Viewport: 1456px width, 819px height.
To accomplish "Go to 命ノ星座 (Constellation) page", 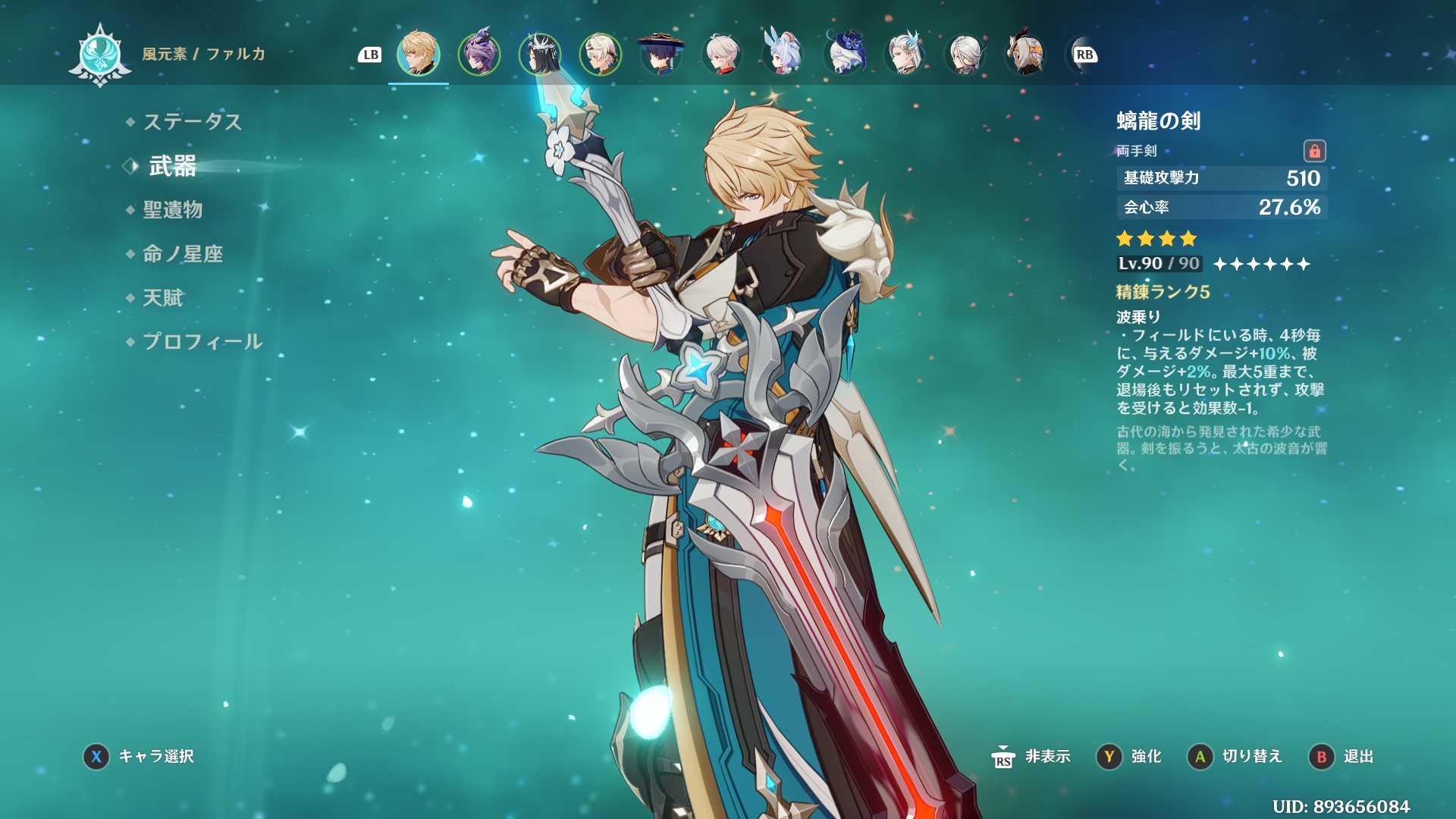I will 183,253.
